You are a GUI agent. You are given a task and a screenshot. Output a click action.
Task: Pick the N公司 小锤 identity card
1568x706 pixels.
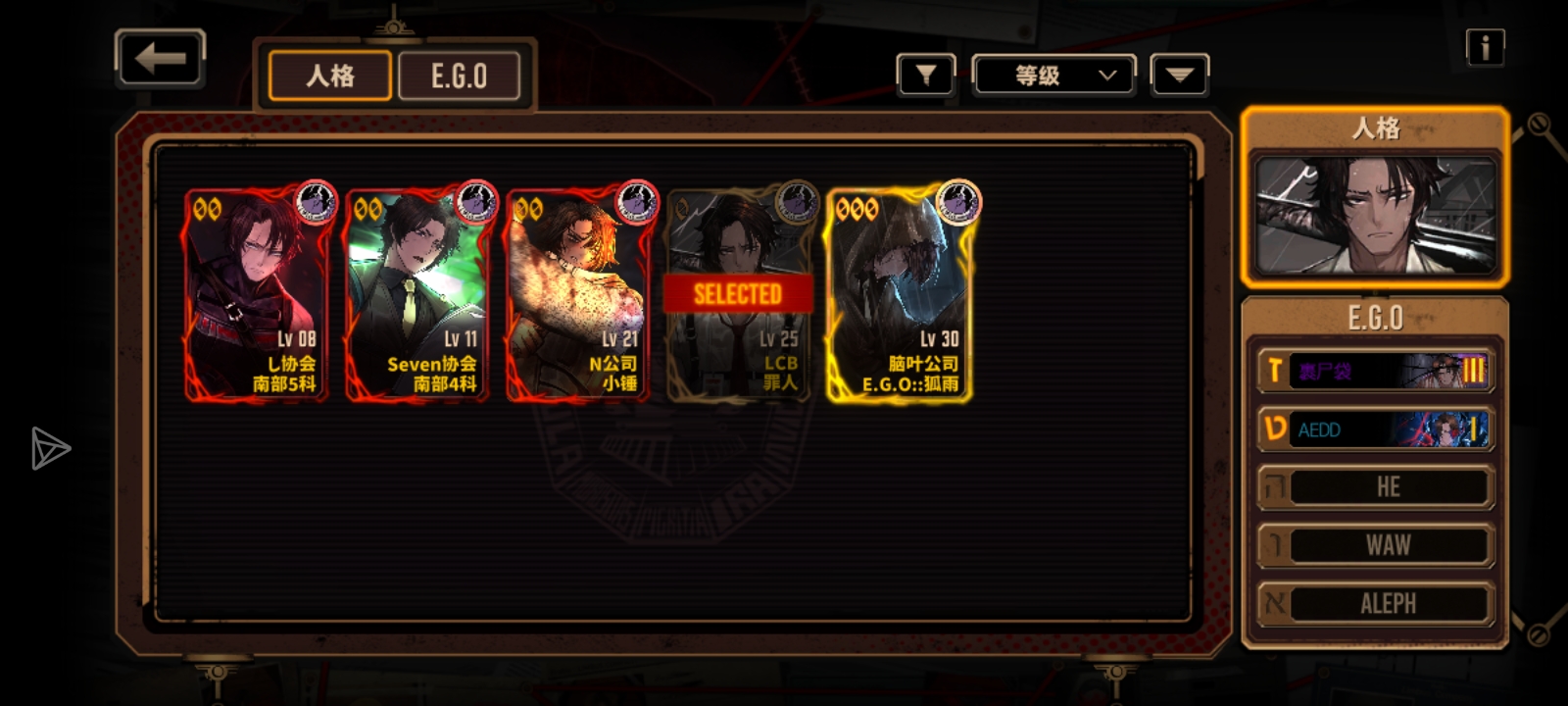click(x=577, y=293)
